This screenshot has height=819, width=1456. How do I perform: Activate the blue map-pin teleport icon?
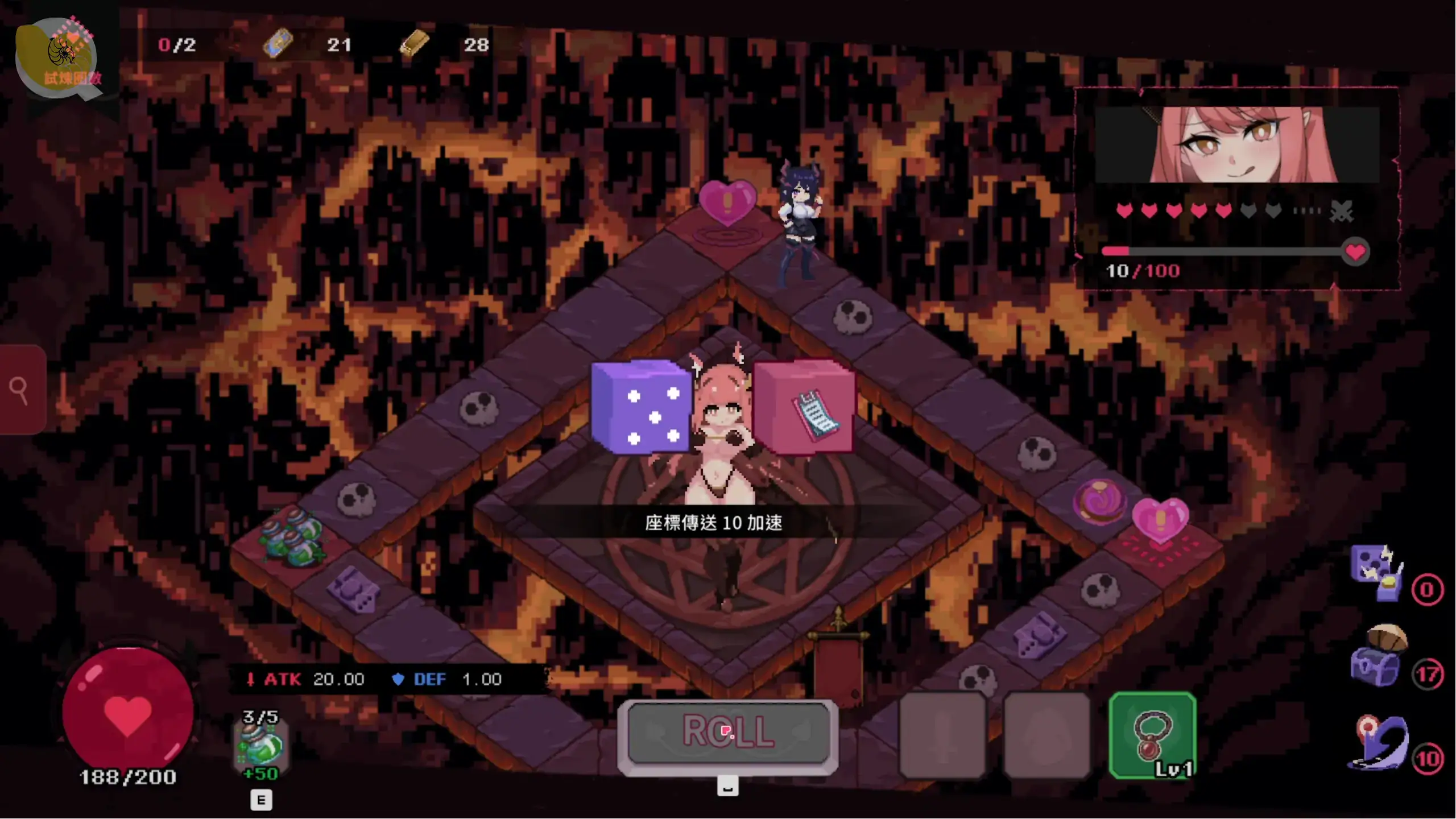click(1379, 743)
